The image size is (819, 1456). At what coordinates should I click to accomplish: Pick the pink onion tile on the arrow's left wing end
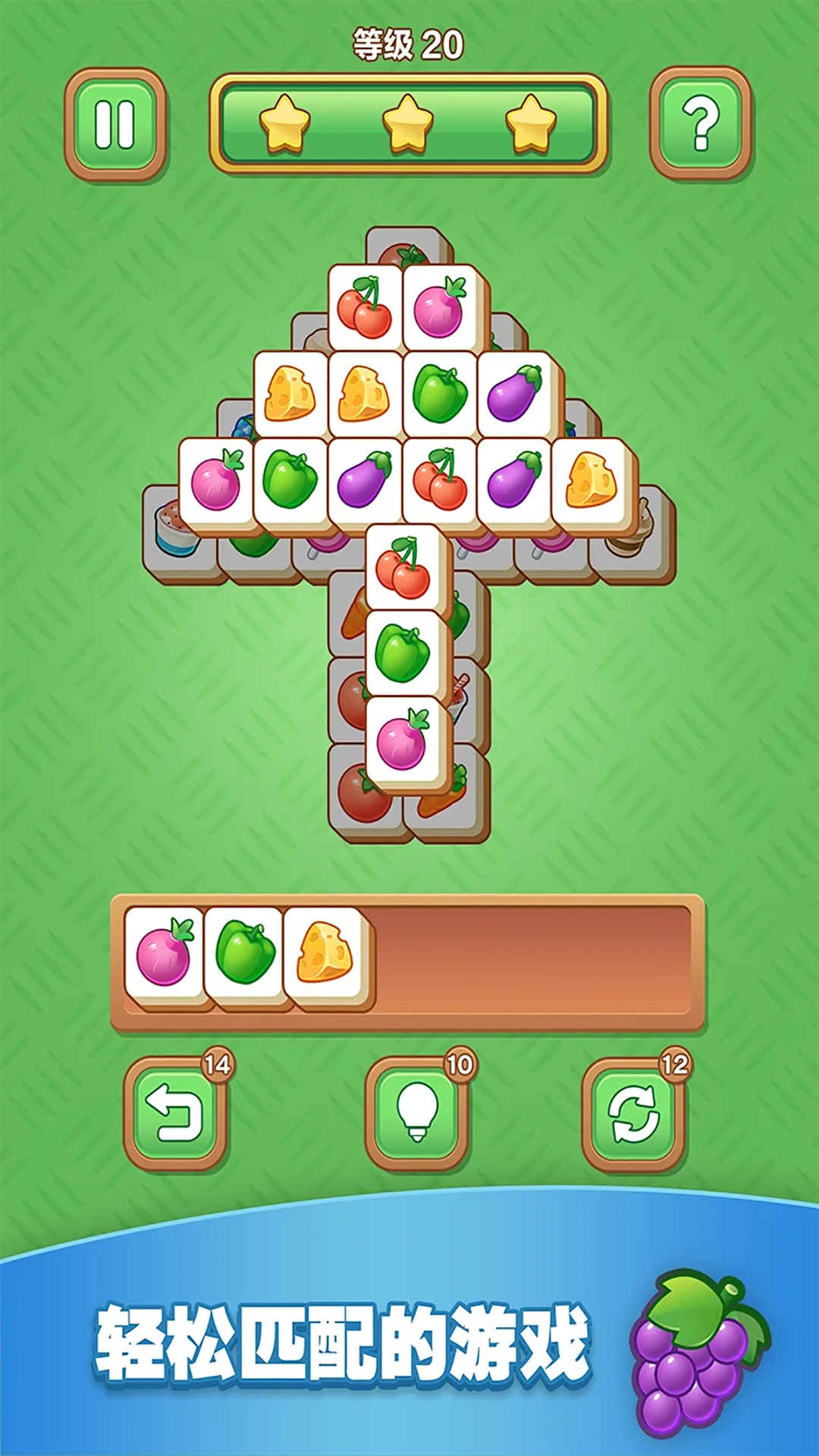coord(216,481)
